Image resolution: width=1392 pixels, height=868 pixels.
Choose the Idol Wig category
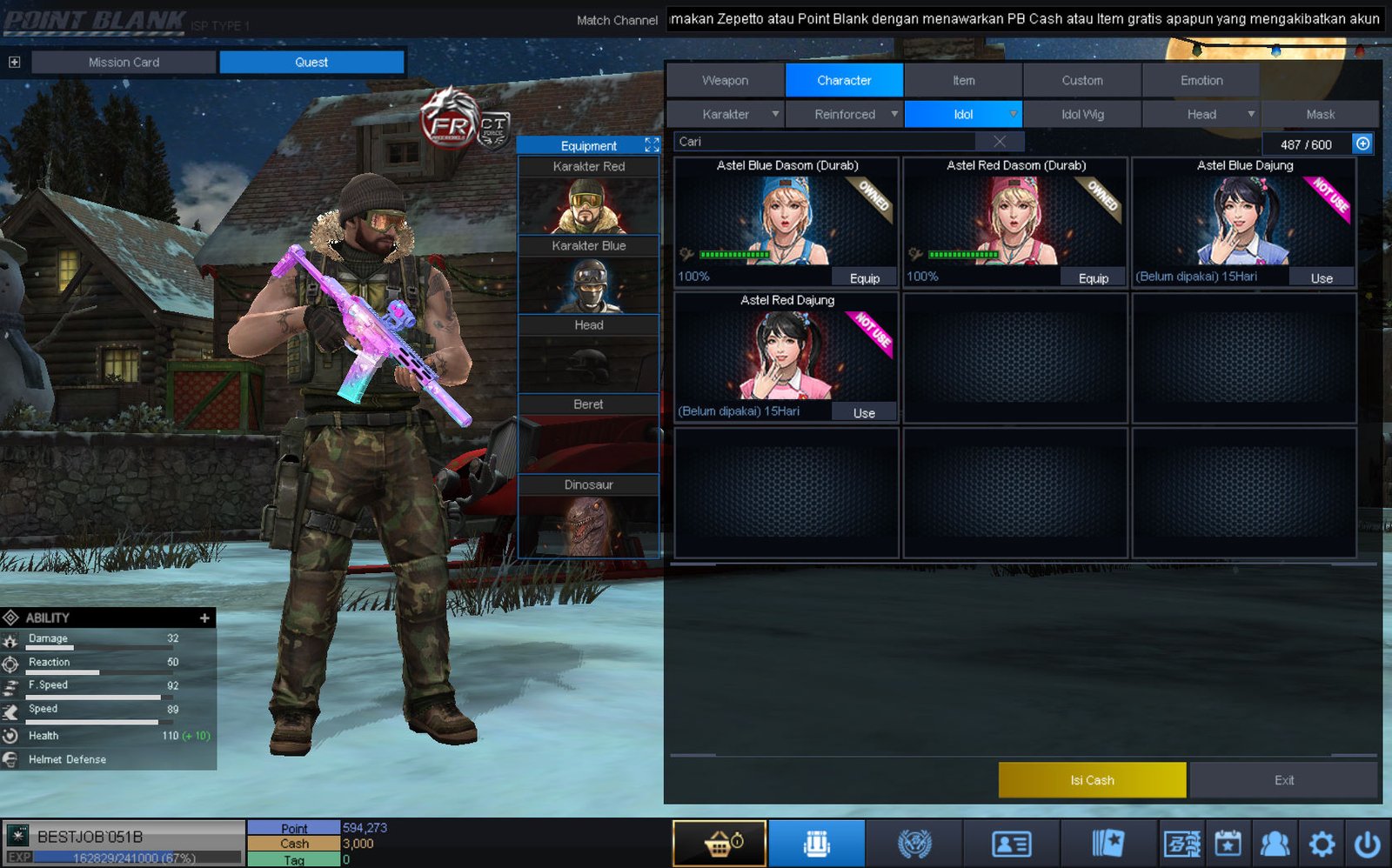1082,114
